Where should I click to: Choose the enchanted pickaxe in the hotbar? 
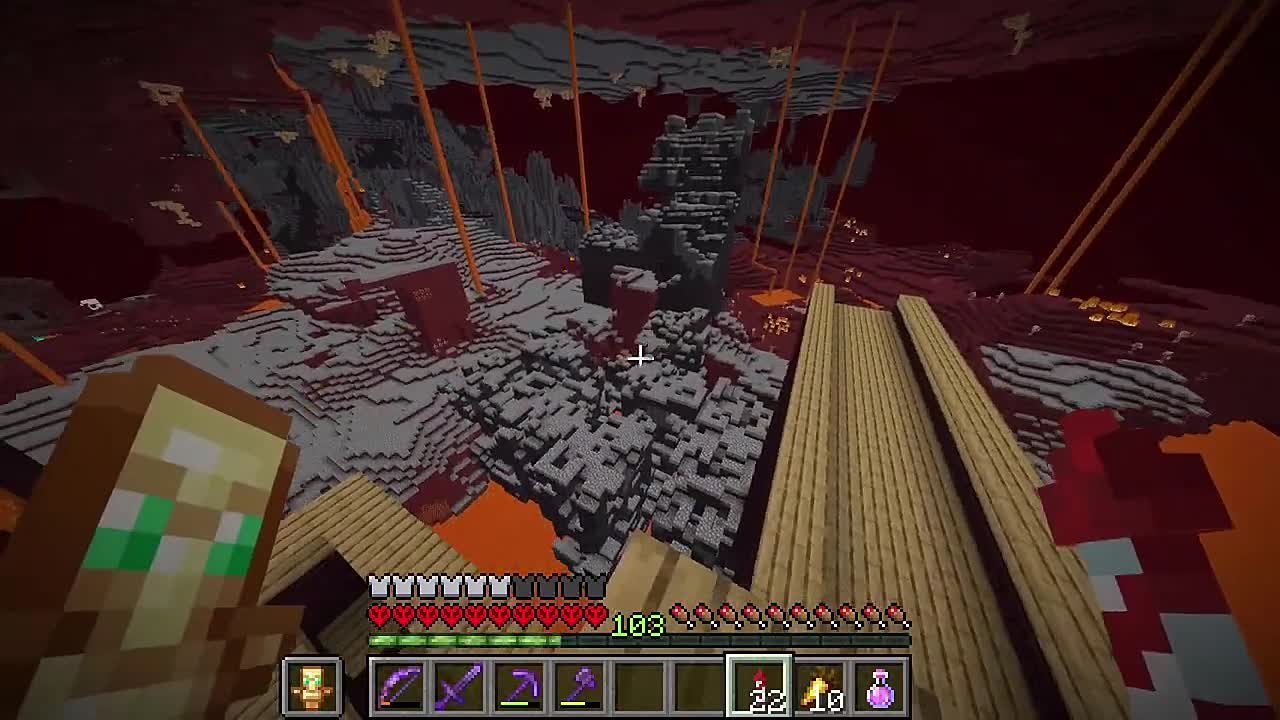519,687
